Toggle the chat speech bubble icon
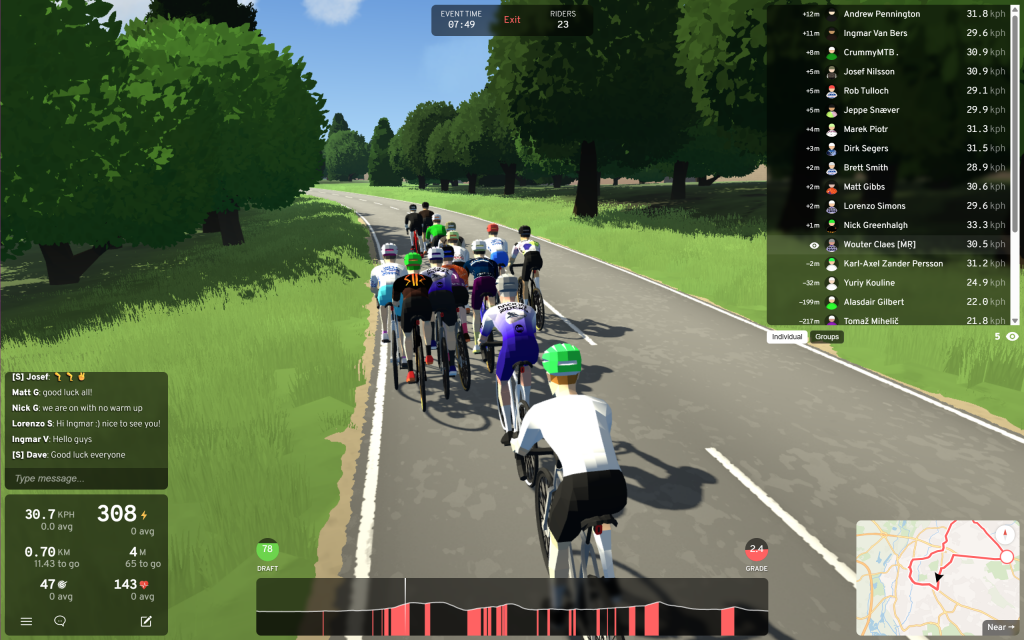1024x640 pixels. [x=60, y=621]
